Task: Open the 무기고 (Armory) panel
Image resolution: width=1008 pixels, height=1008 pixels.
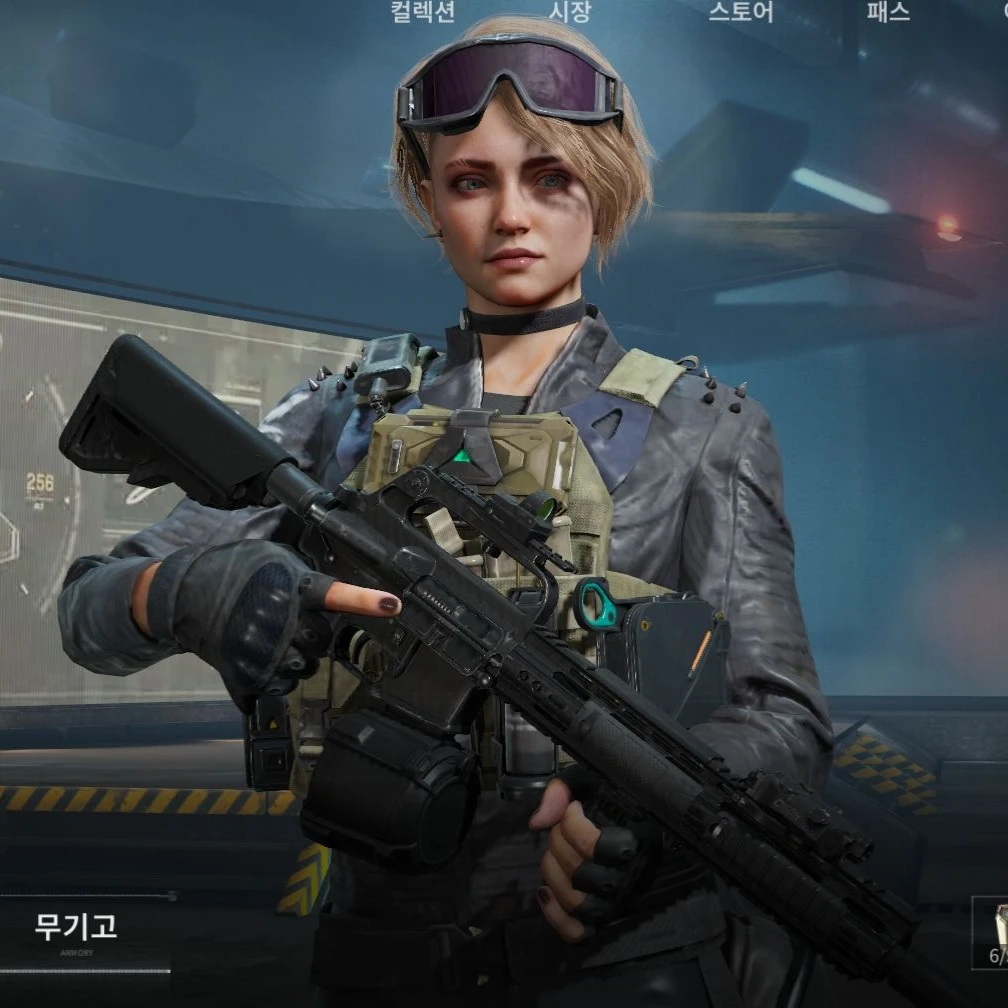Action: (76, 930)
